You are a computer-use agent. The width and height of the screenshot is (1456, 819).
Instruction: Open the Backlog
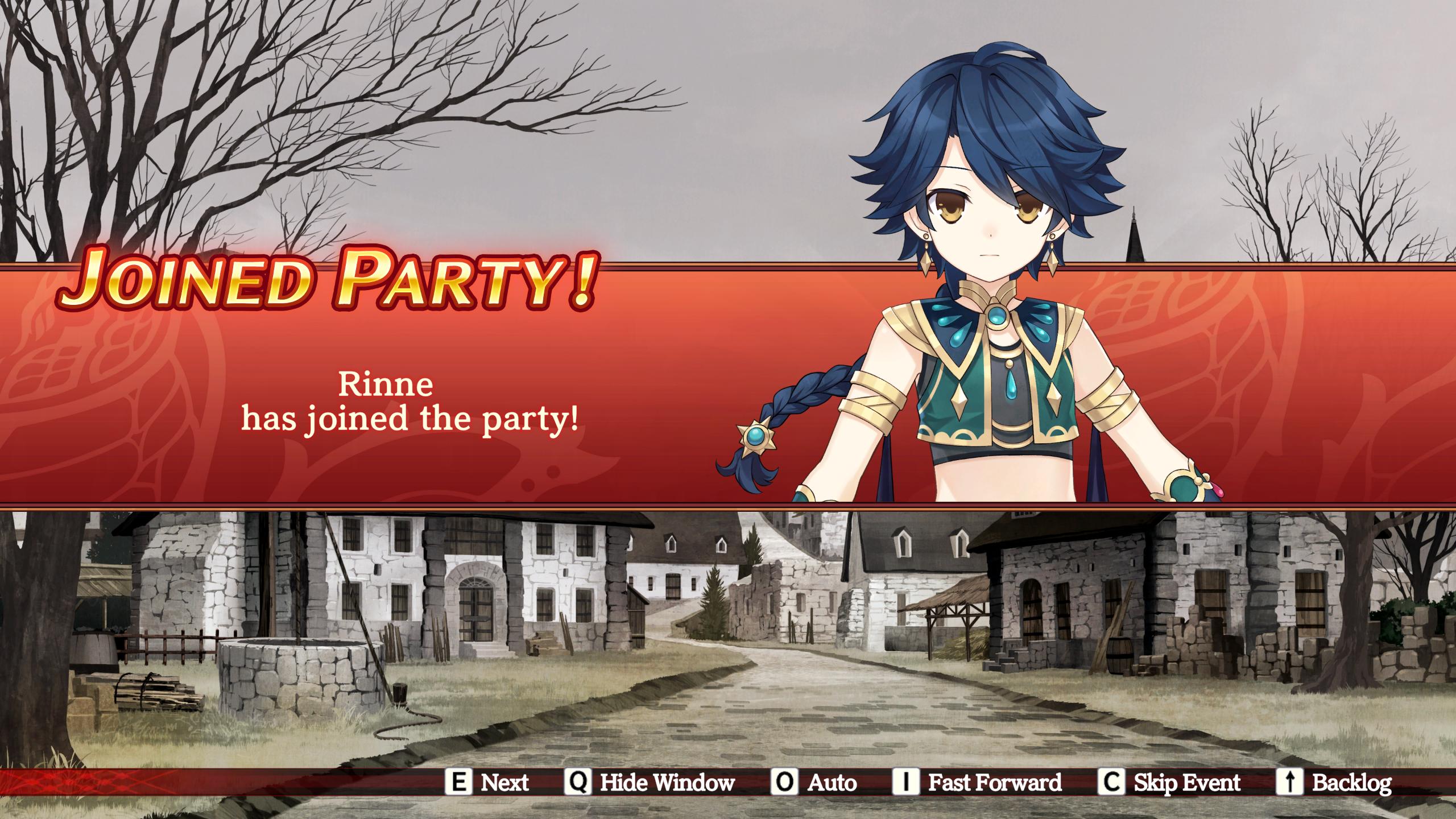[1334, 783]
